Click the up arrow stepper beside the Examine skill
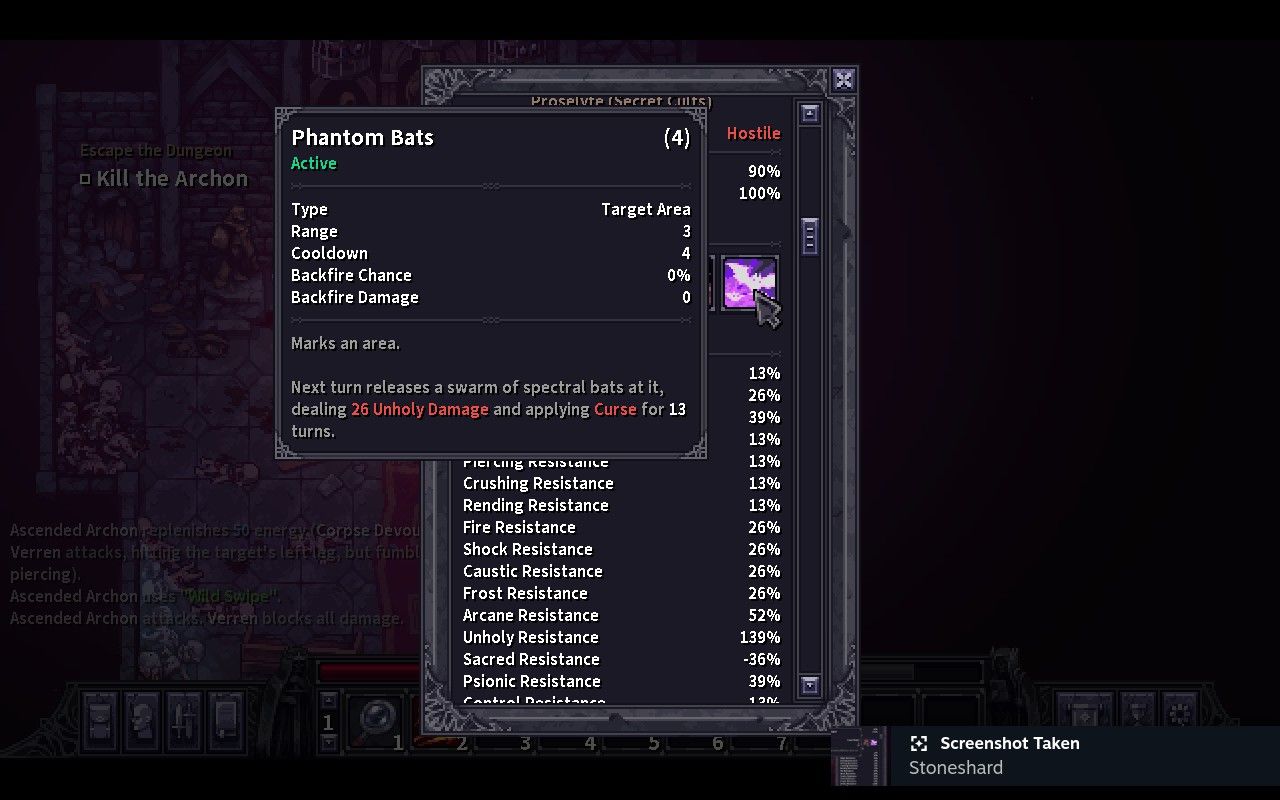Viewport: 1280px width, 800px height. pyautogui.click(x=327, y=700)
